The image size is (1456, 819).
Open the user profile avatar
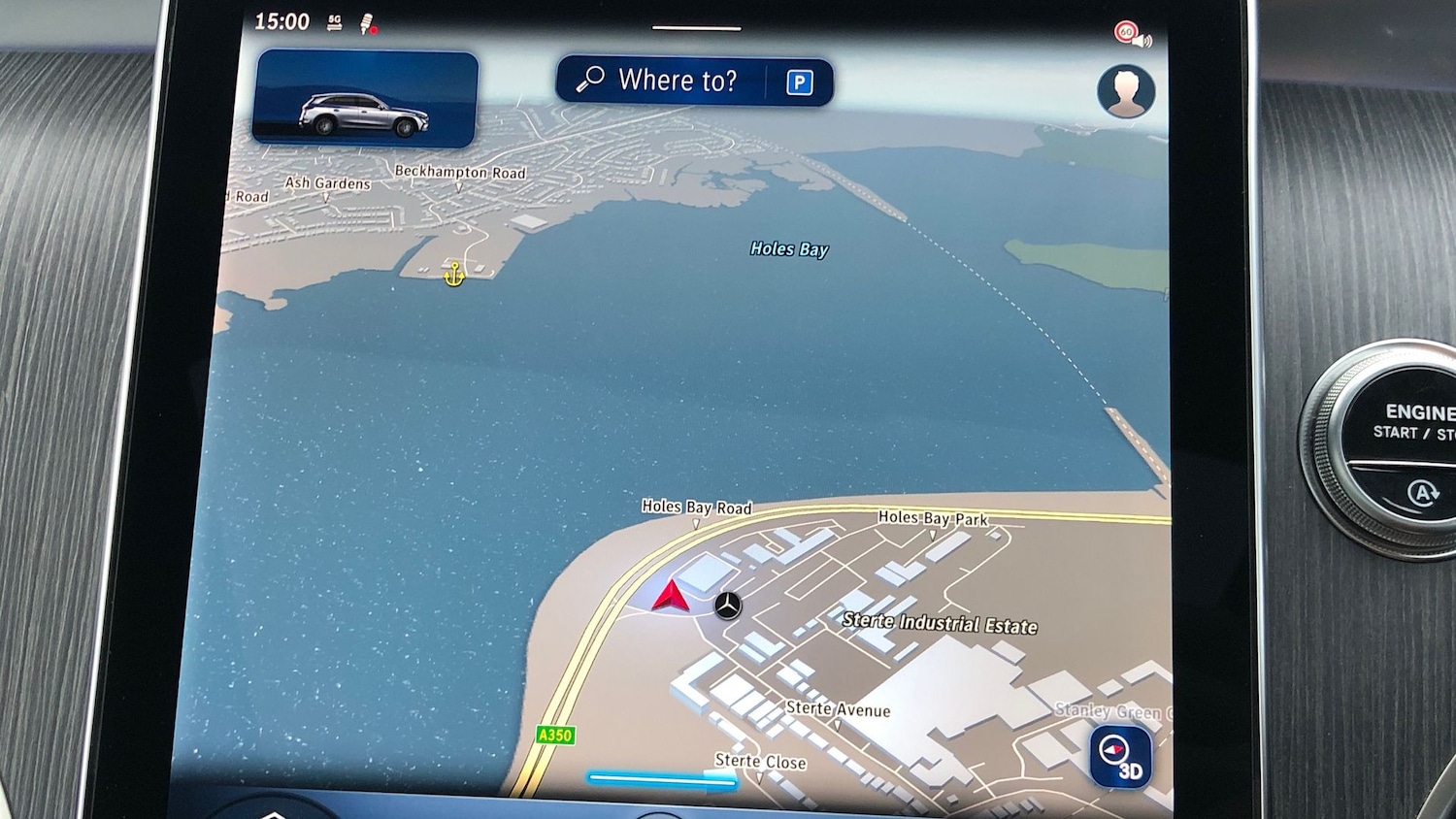point(1126,92)
